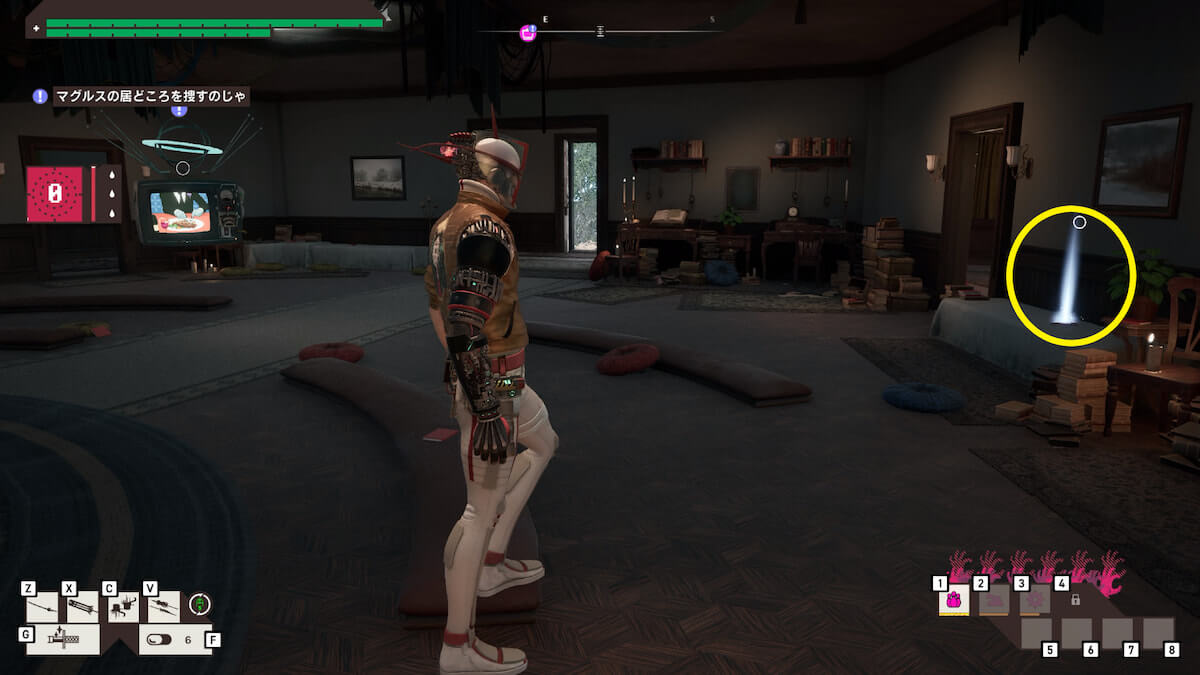This screenshot has height=675, width=1200.
Task: Select the syringe gun in slot X
Action: pyautogui.click(x=82, y=607)
